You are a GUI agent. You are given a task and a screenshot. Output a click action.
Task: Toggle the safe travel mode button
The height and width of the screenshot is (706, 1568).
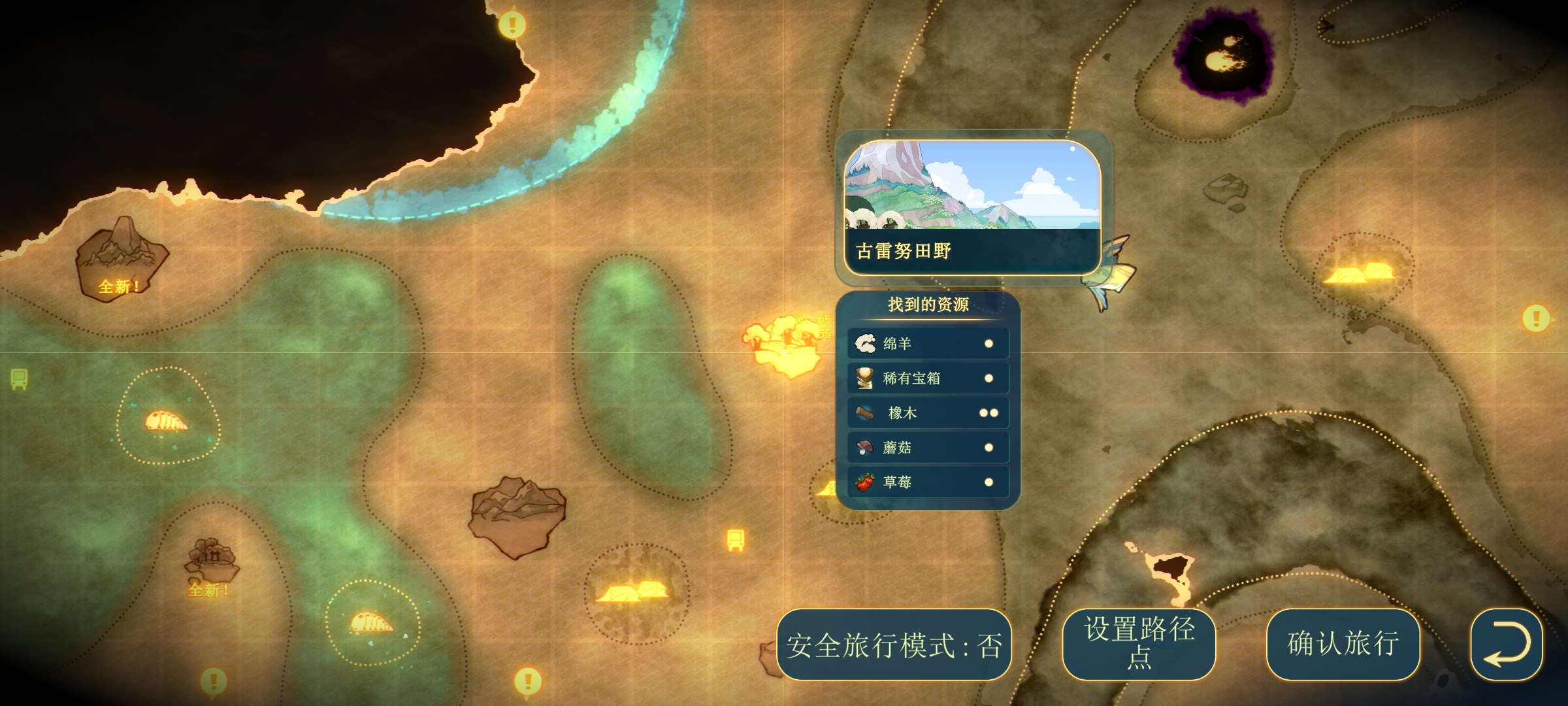(894, 645)
